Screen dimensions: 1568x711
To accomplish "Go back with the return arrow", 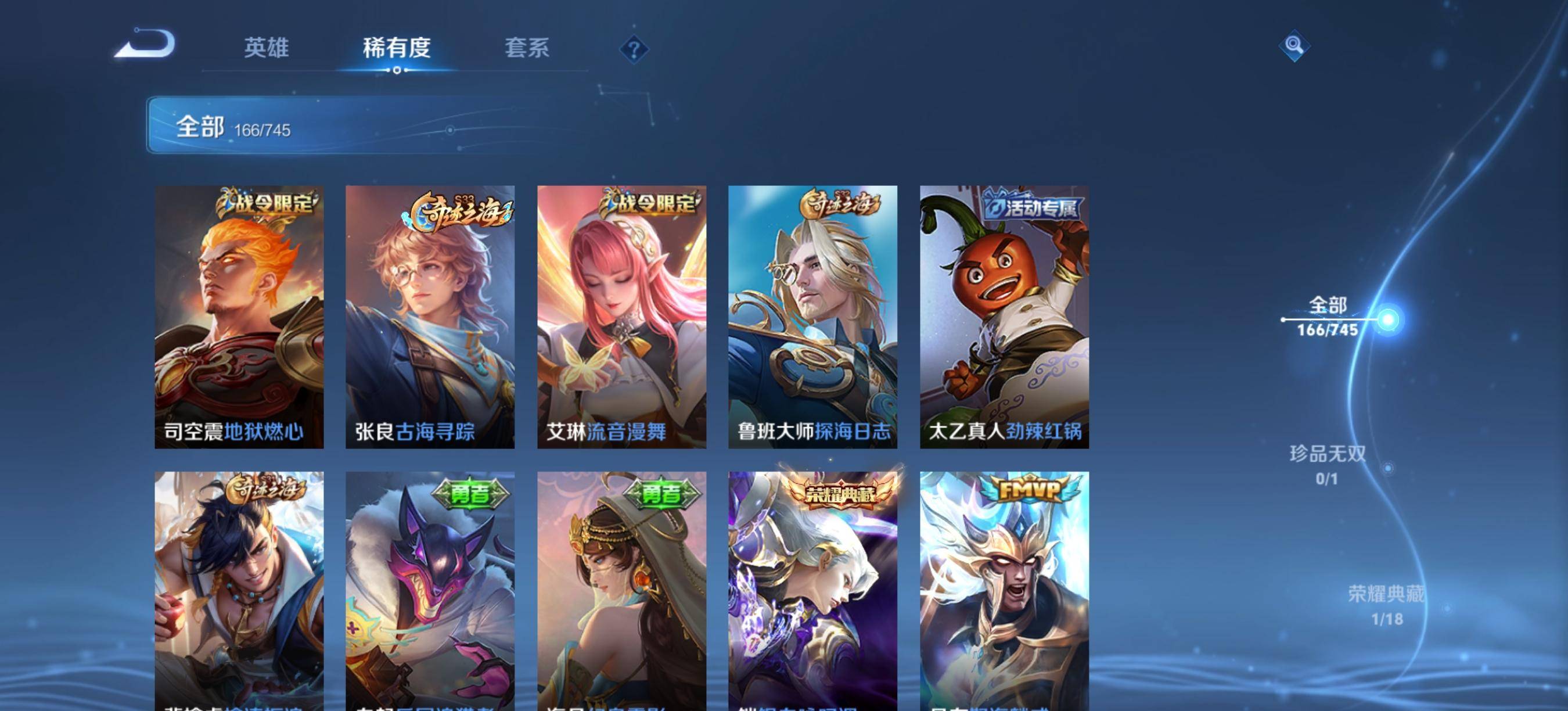I will 146,44.
